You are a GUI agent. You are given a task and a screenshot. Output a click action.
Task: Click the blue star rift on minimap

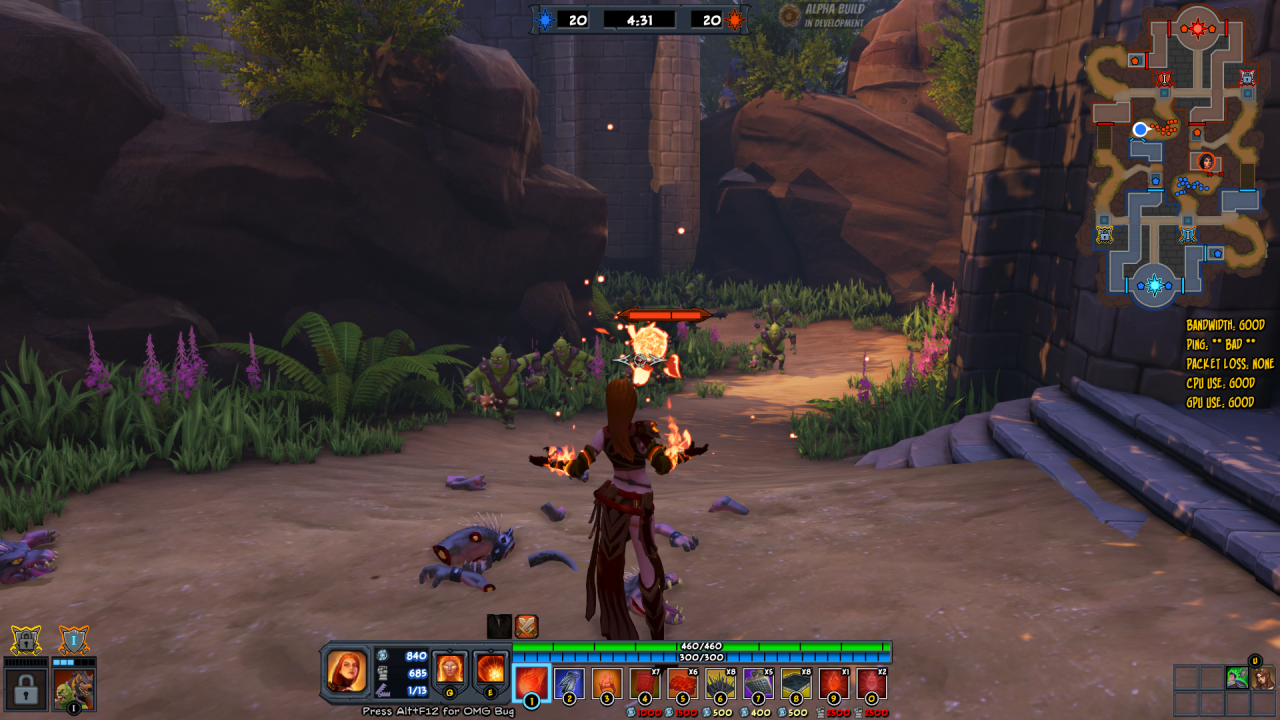pos(1155,285)
